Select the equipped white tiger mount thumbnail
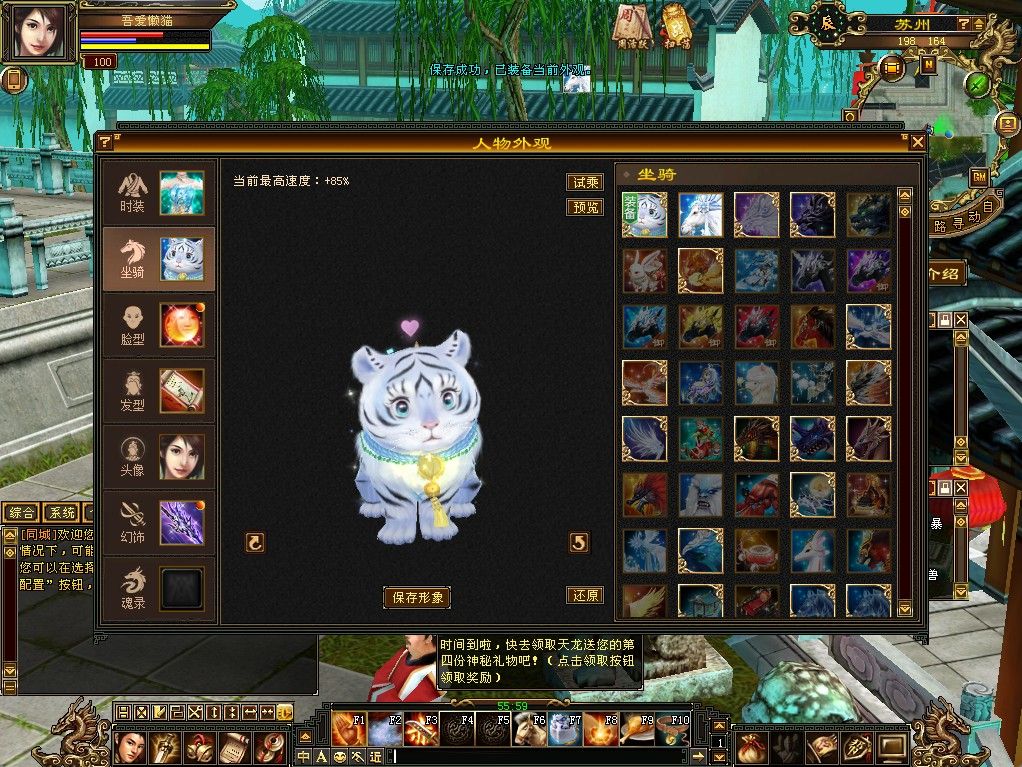 645,215
